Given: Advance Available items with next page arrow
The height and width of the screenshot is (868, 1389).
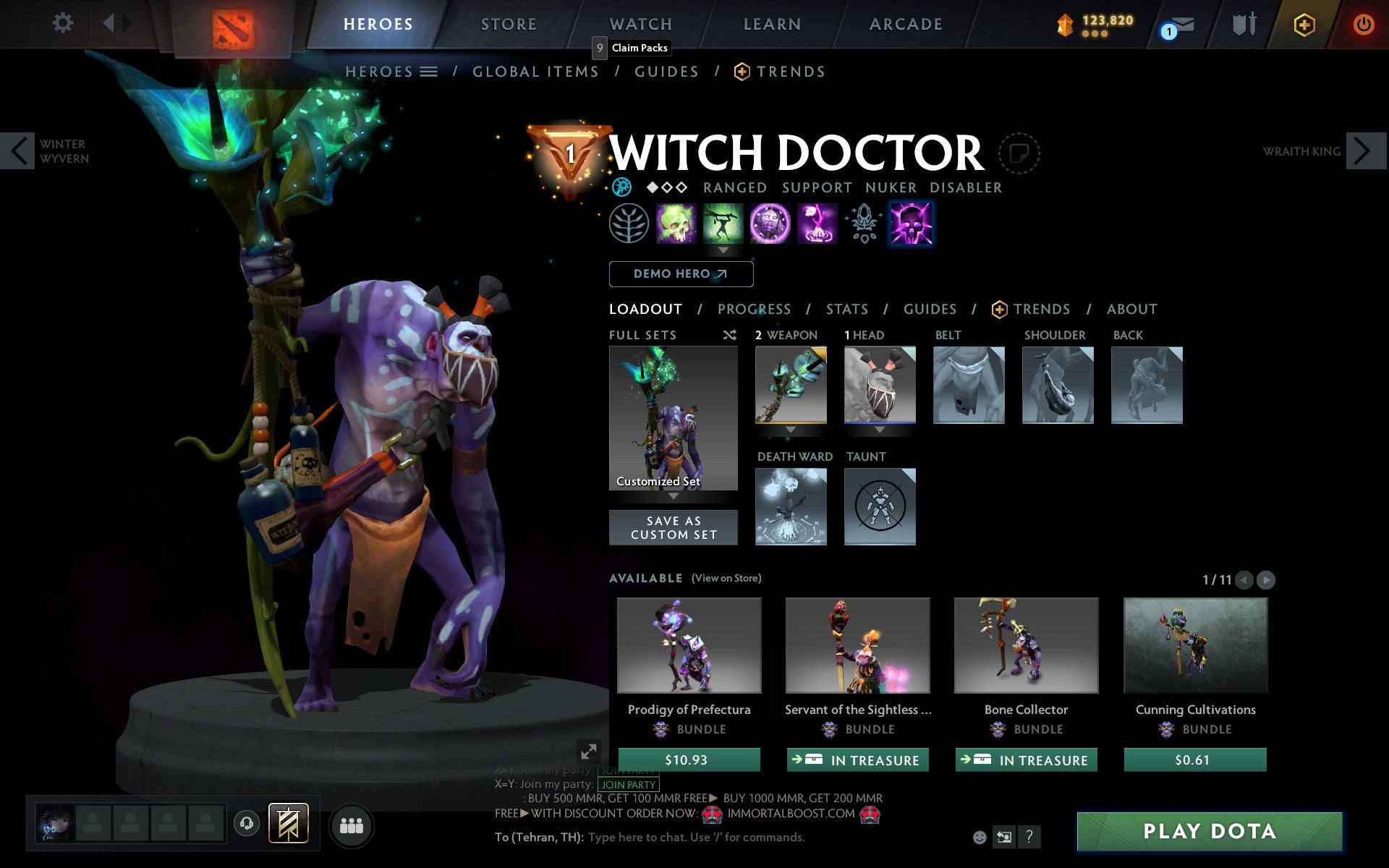Looking at the screenshot, I should pos(1265,579).
